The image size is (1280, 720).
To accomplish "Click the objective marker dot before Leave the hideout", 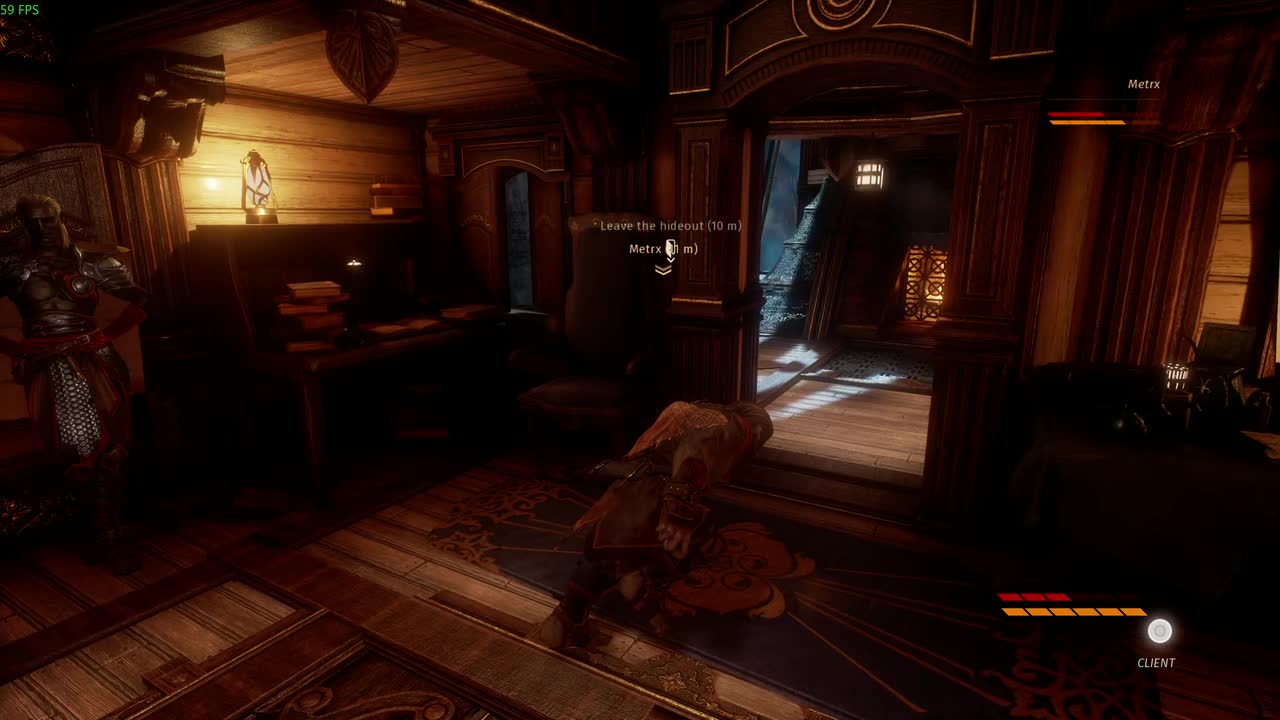I will click(595, 224).
